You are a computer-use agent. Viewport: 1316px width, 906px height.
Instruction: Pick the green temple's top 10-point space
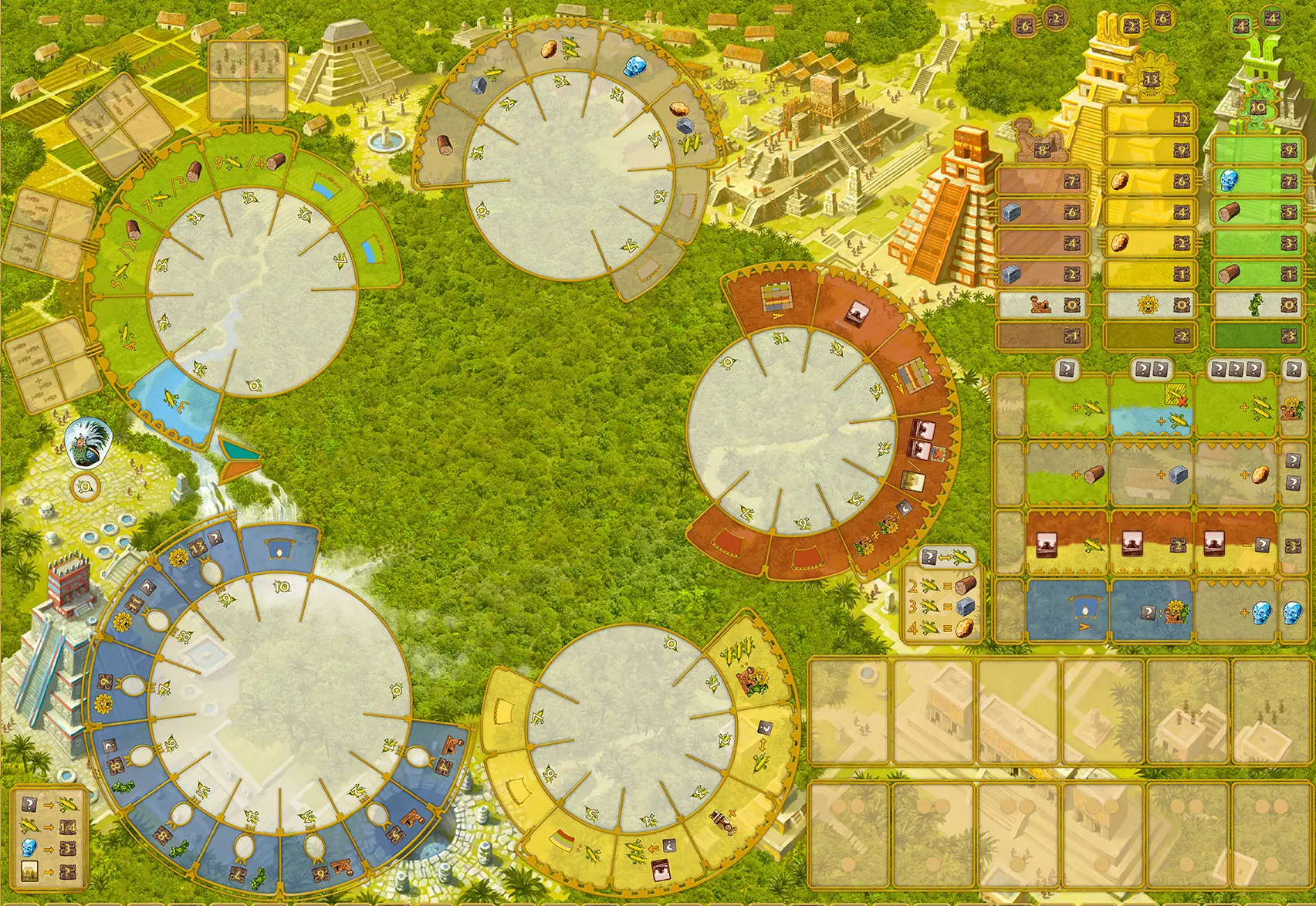tap(1257, 106)
